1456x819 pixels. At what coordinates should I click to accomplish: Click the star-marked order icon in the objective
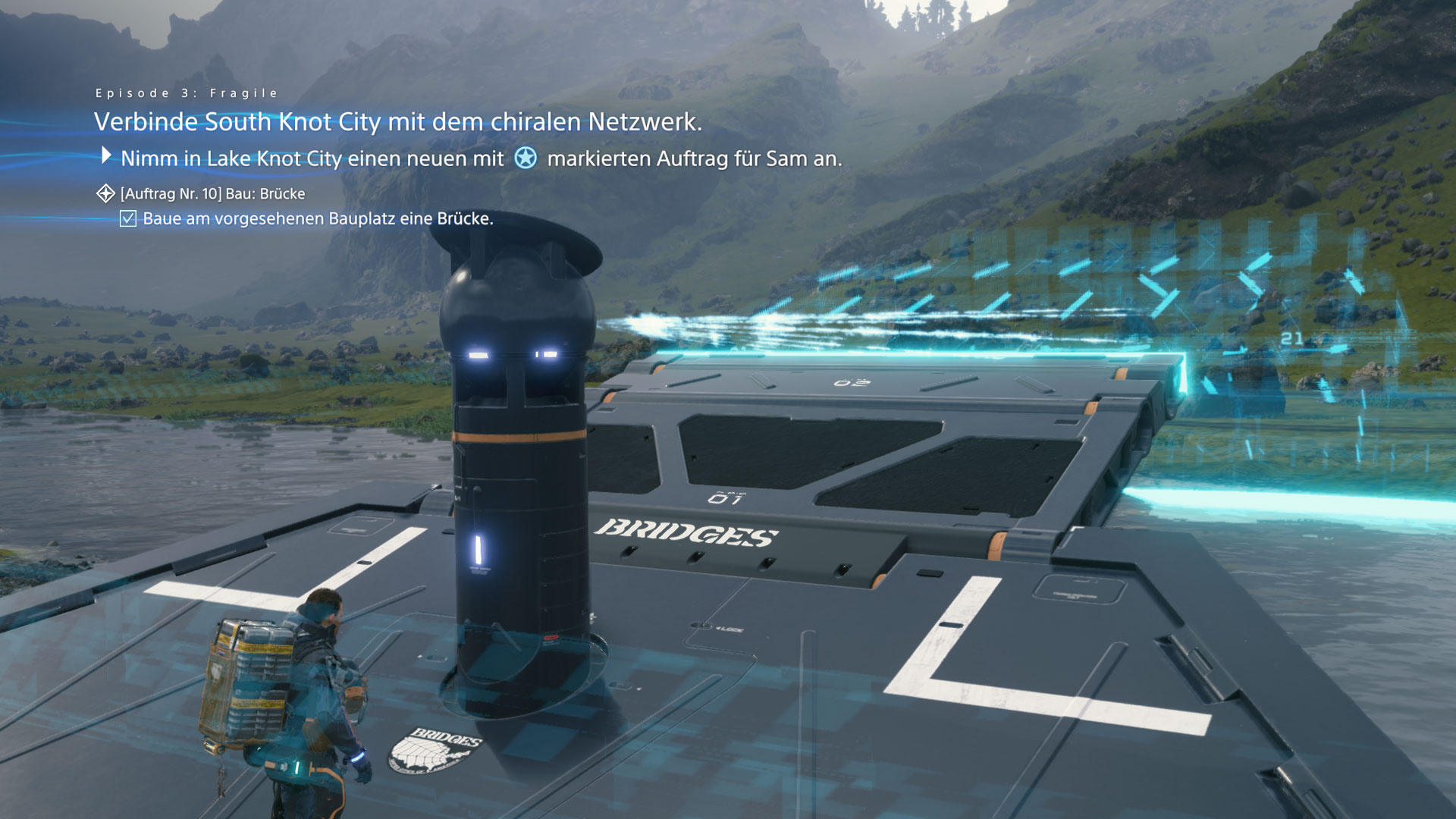click(x=526, y=158)
